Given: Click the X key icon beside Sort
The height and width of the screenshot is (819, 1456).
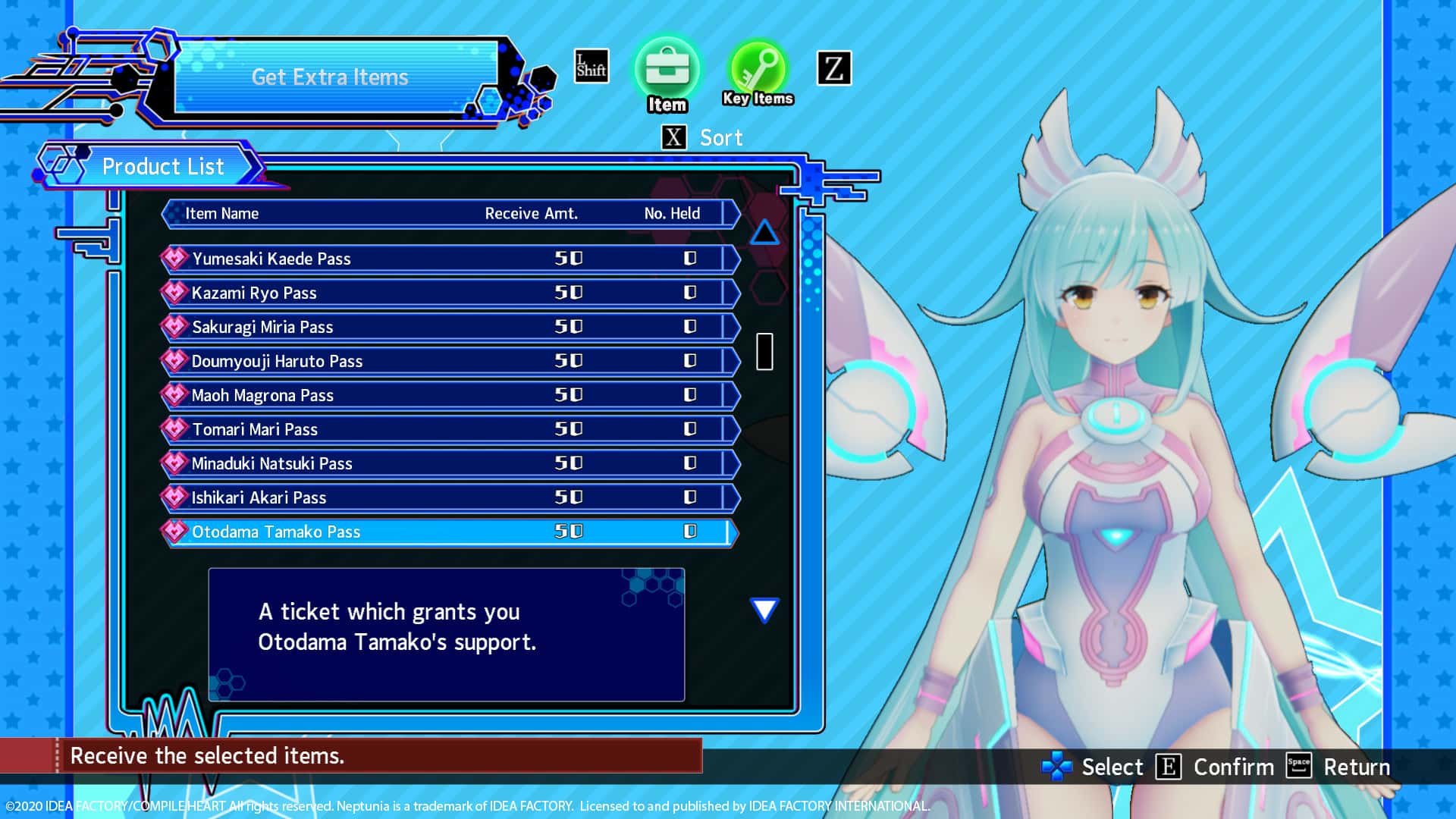Looking at the screenshot, I should [673, 137].
